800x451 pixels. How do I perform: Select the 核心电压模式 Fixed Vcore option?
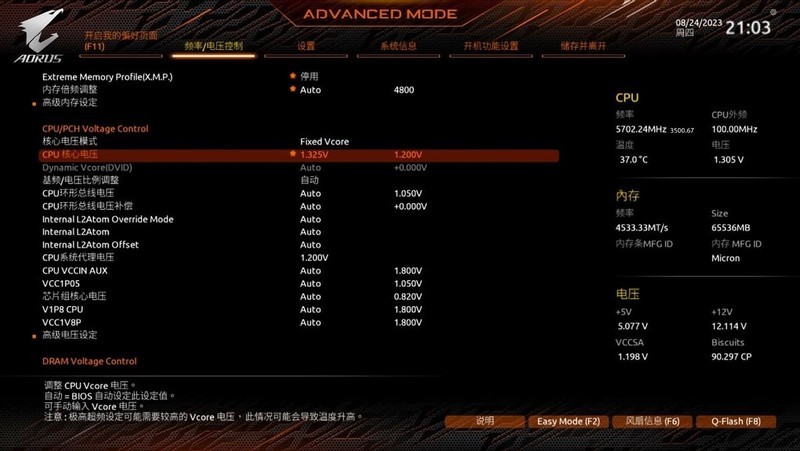point(324,142)
